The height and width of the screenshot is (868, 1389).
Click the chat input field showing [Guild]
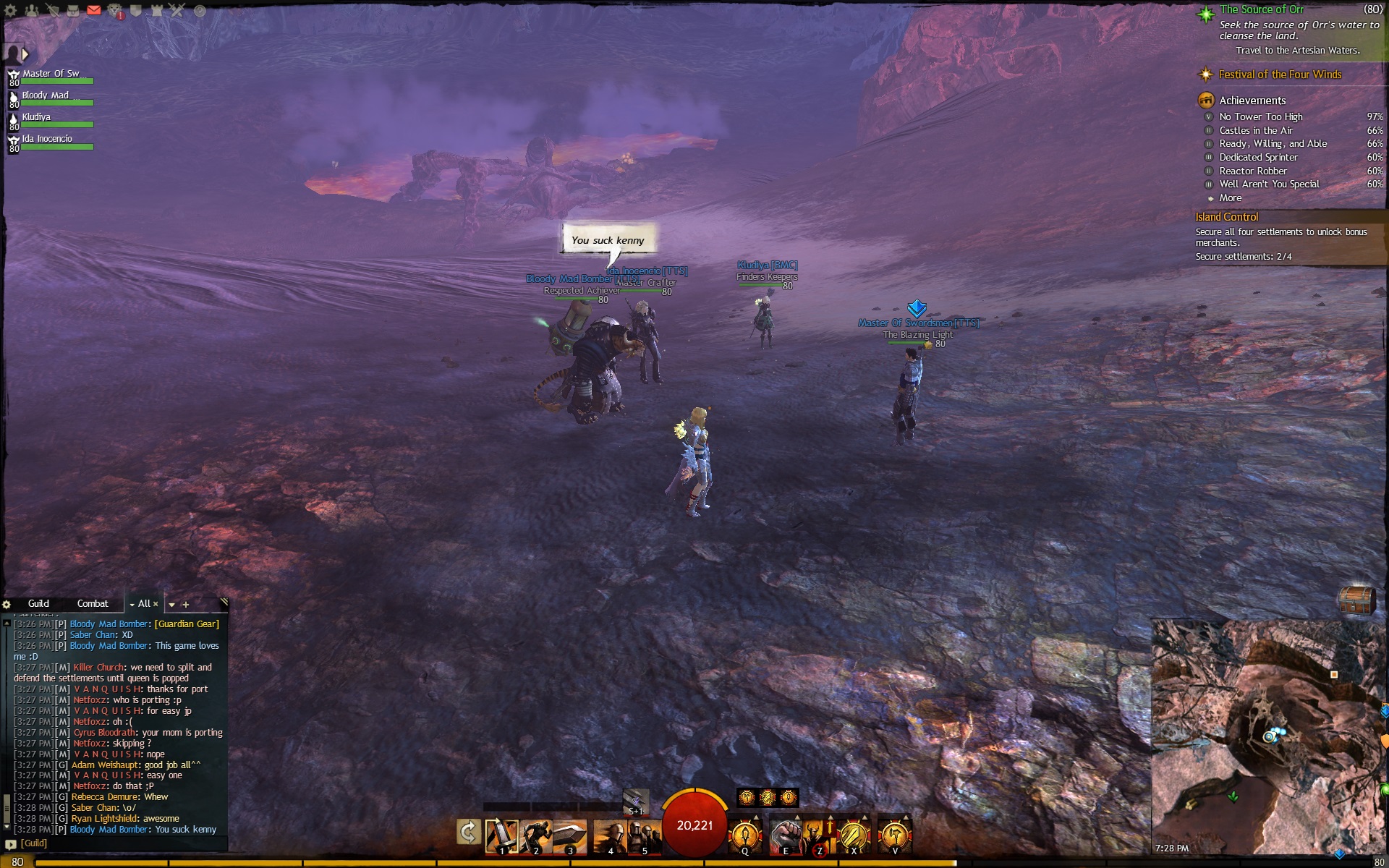116,843
